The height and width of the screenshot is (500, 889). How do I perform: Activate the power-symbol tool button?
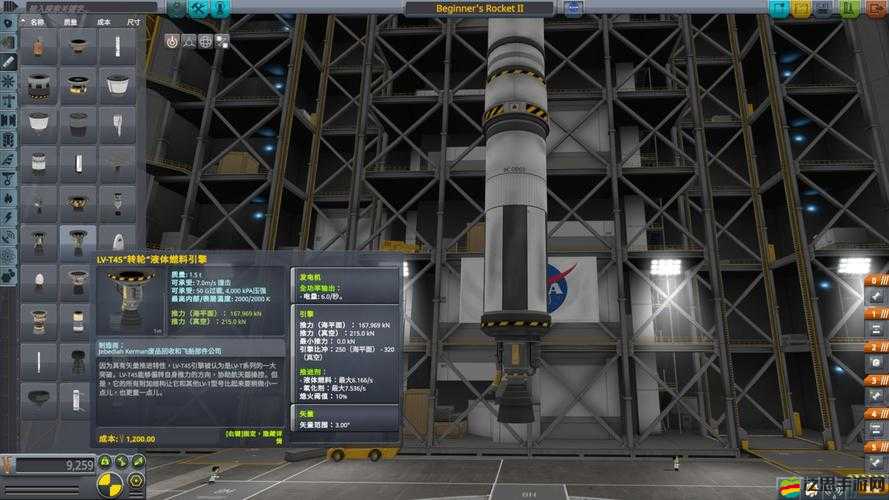tap(172, 42)
